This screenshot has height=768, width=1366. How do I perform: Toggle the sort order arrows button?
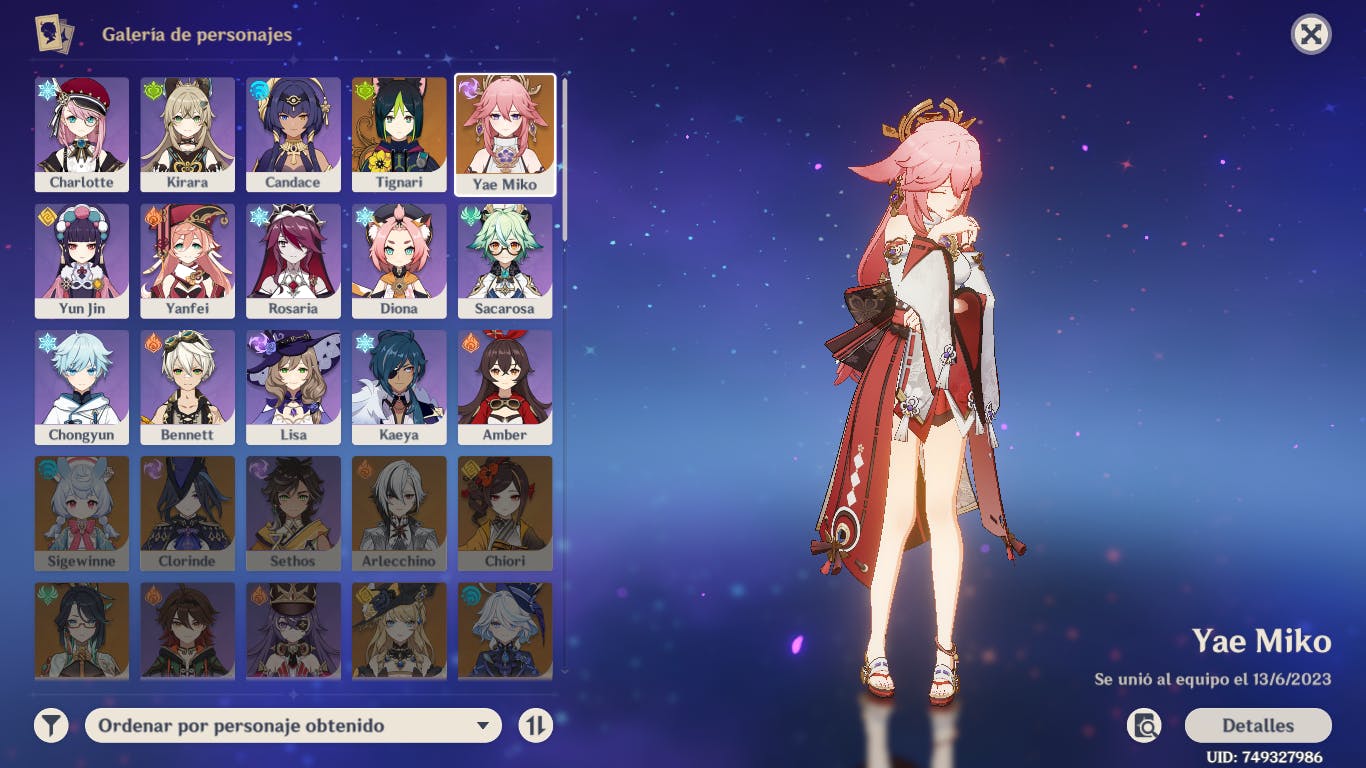point(536,725)
